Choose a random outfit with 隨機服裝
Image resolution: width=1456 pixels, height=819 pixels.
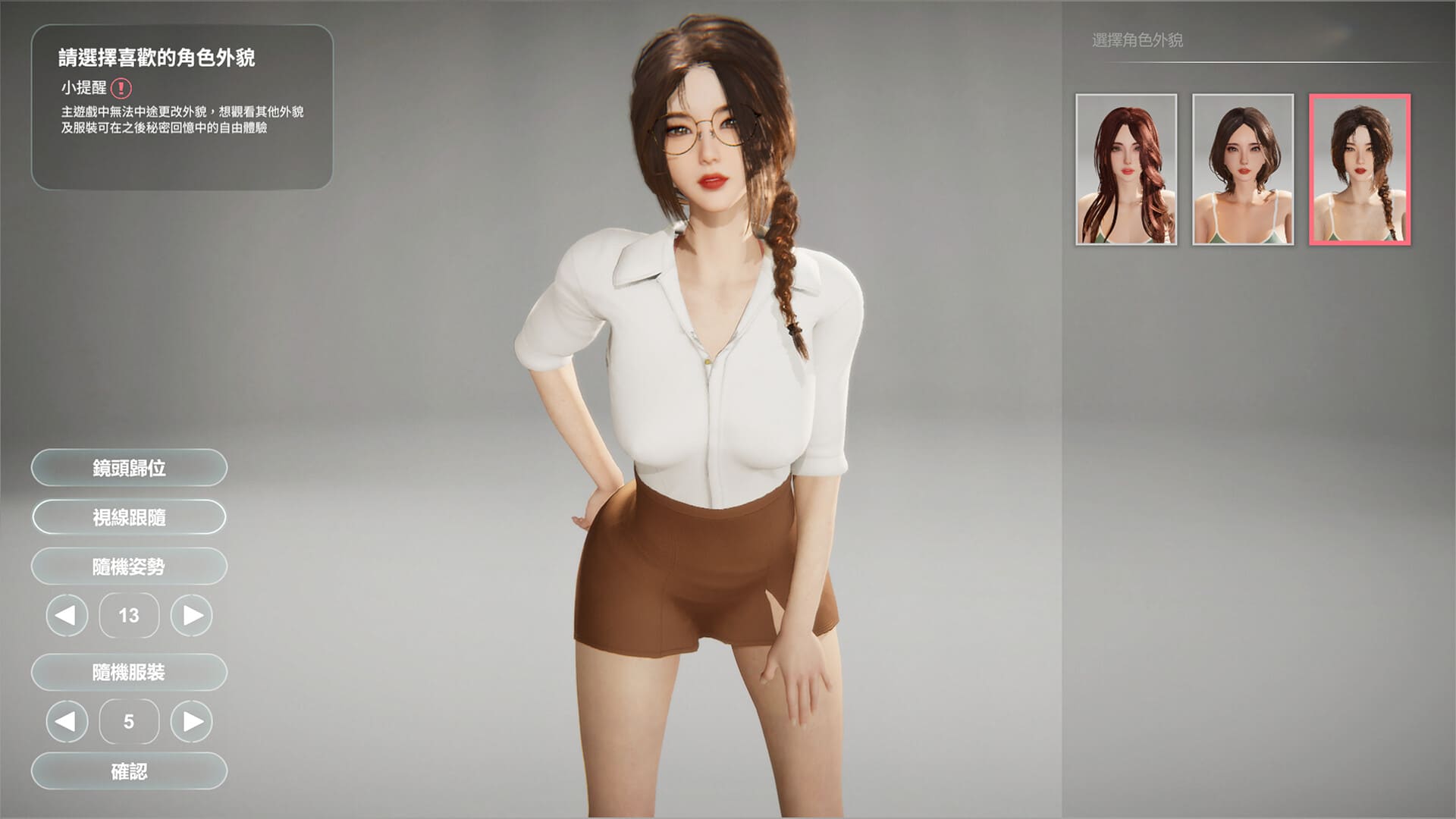129,672
